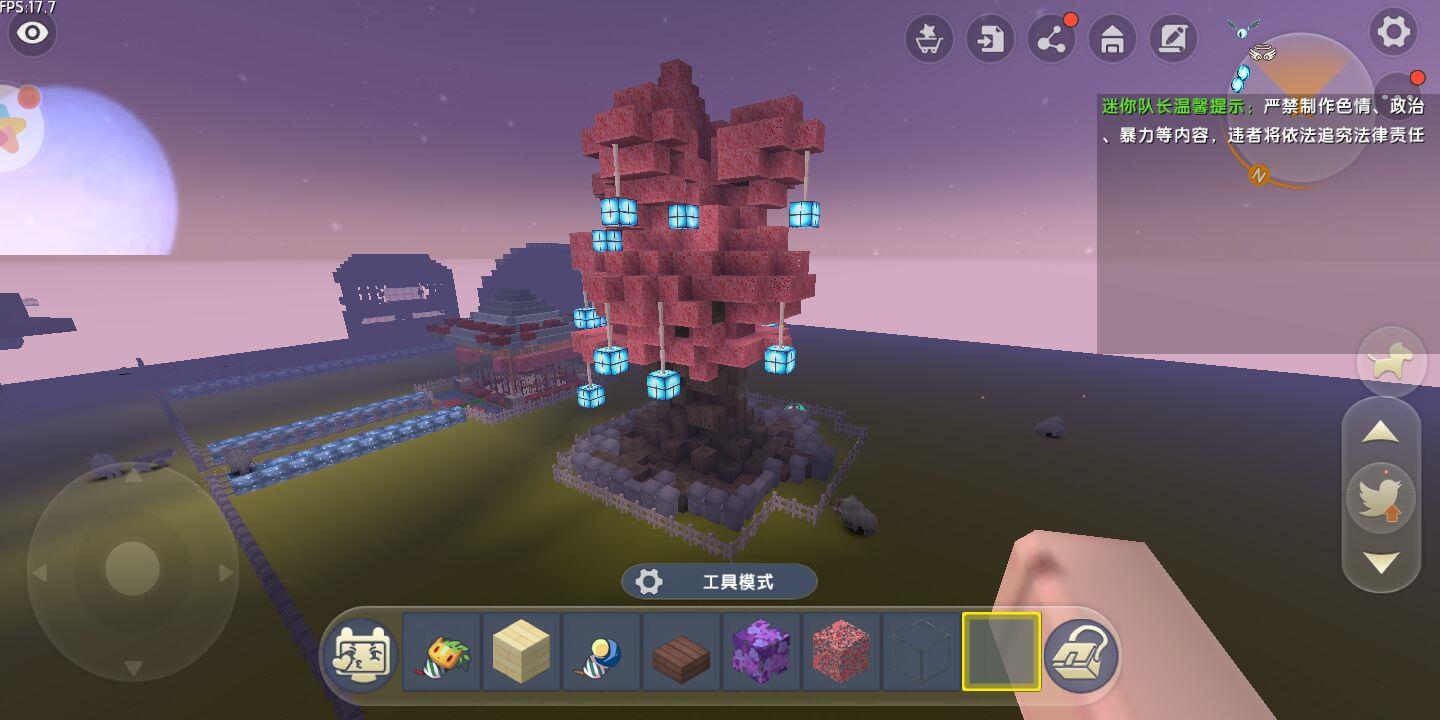1440x720 pixels.
Task: Toggle the eye visibility icon
Action: coord(32,33)
